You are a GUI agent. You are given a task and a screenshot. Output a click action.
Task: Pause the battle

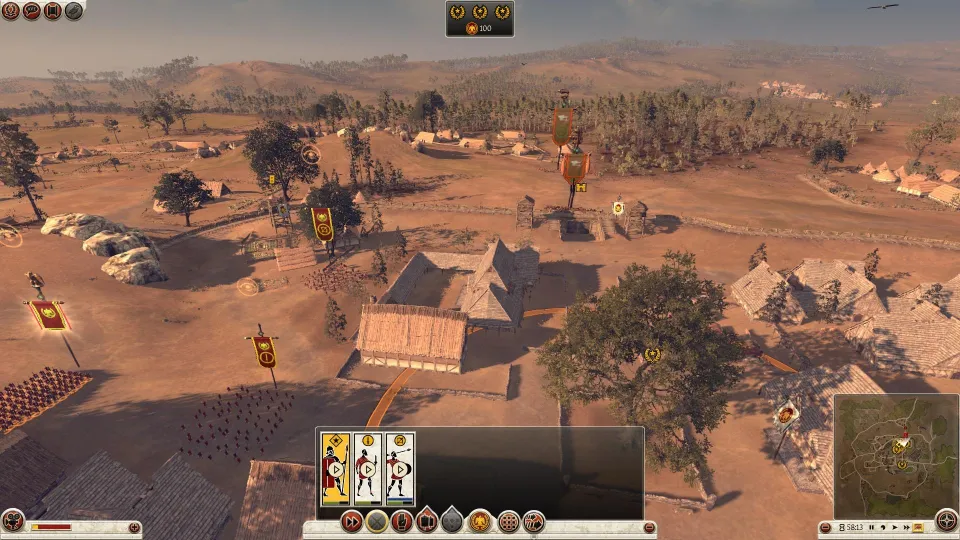873,527
